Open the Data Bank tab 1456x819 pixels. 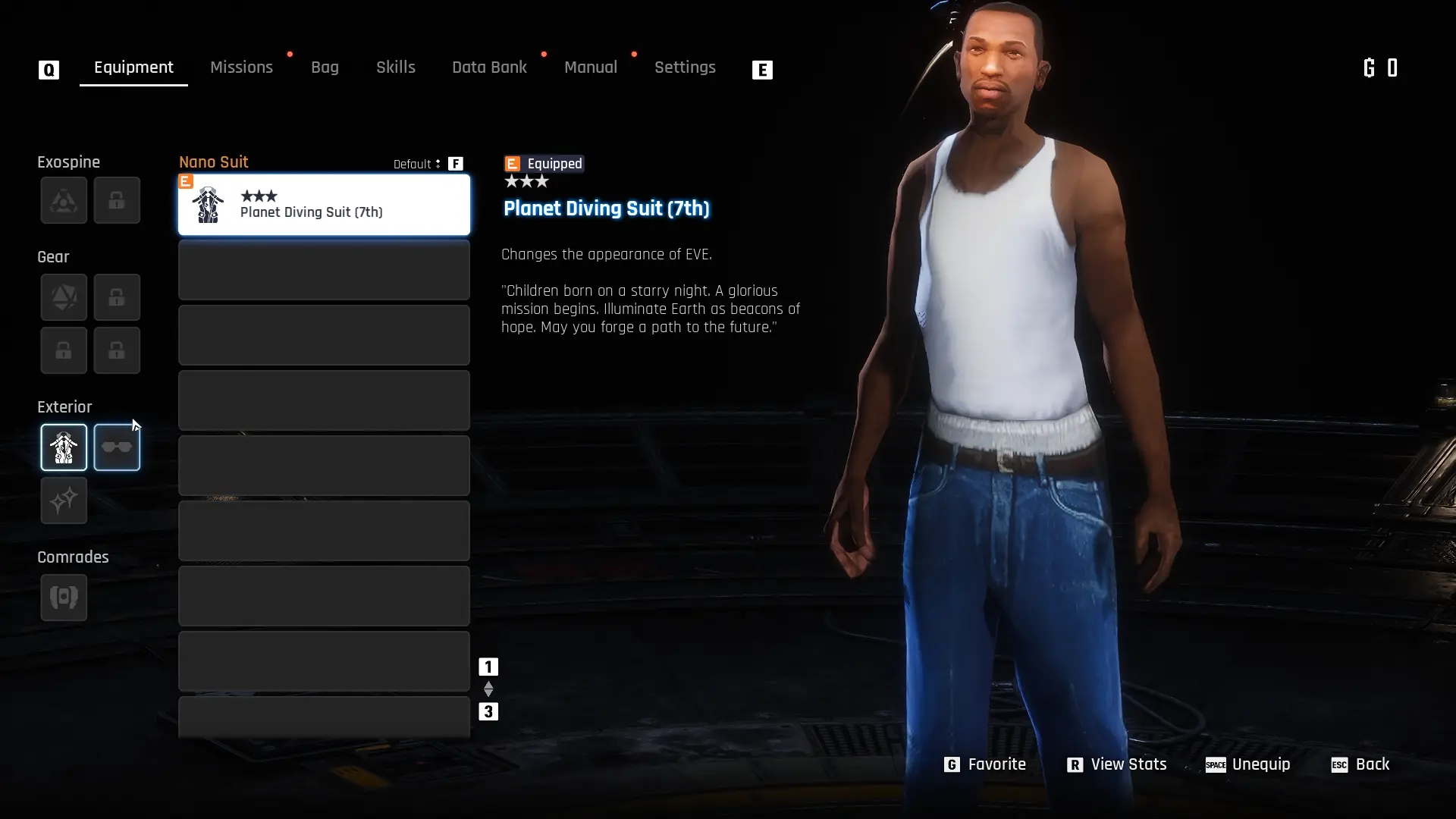[489, 67]
